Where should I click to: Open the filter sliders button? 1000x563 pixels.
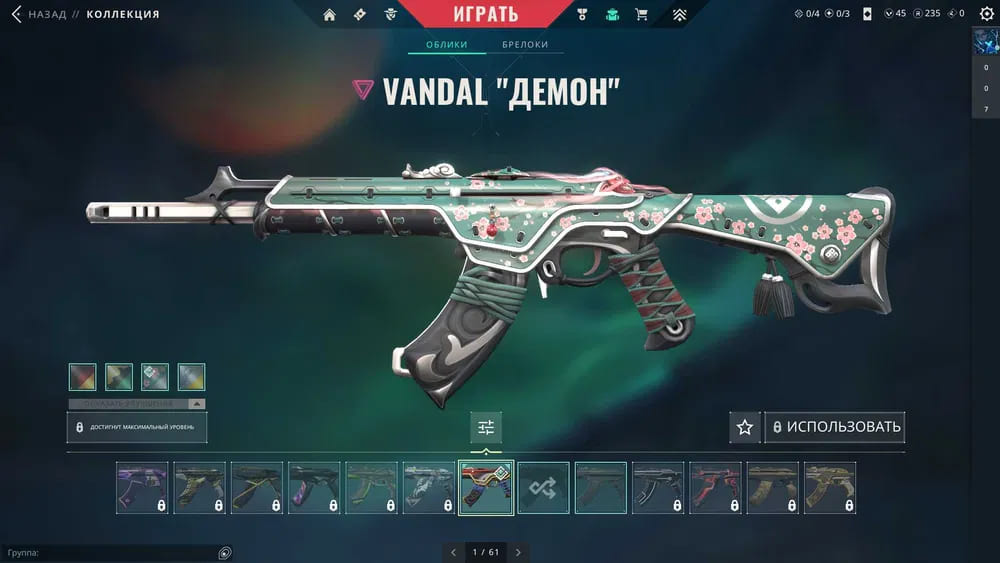(x=486, y=427)
